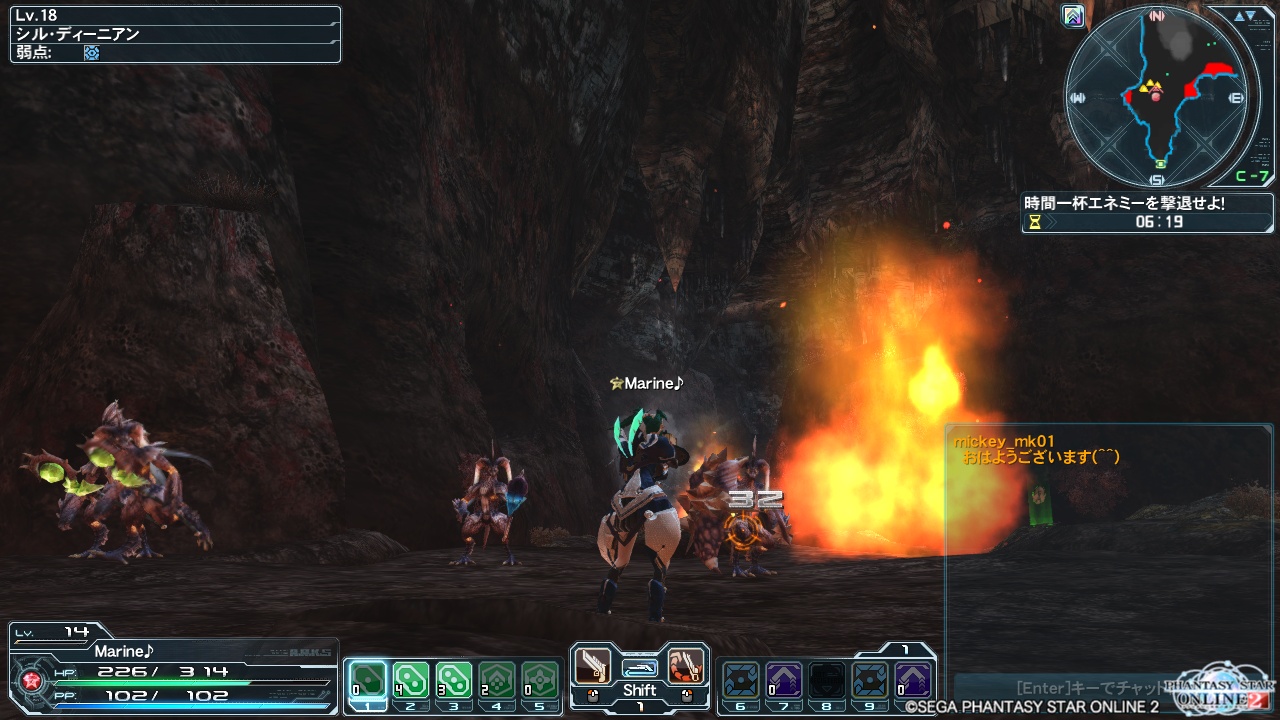Switch weapon using the center palette icon
The width and height of the screenshot is (1280, 720).
pos(639,667)
